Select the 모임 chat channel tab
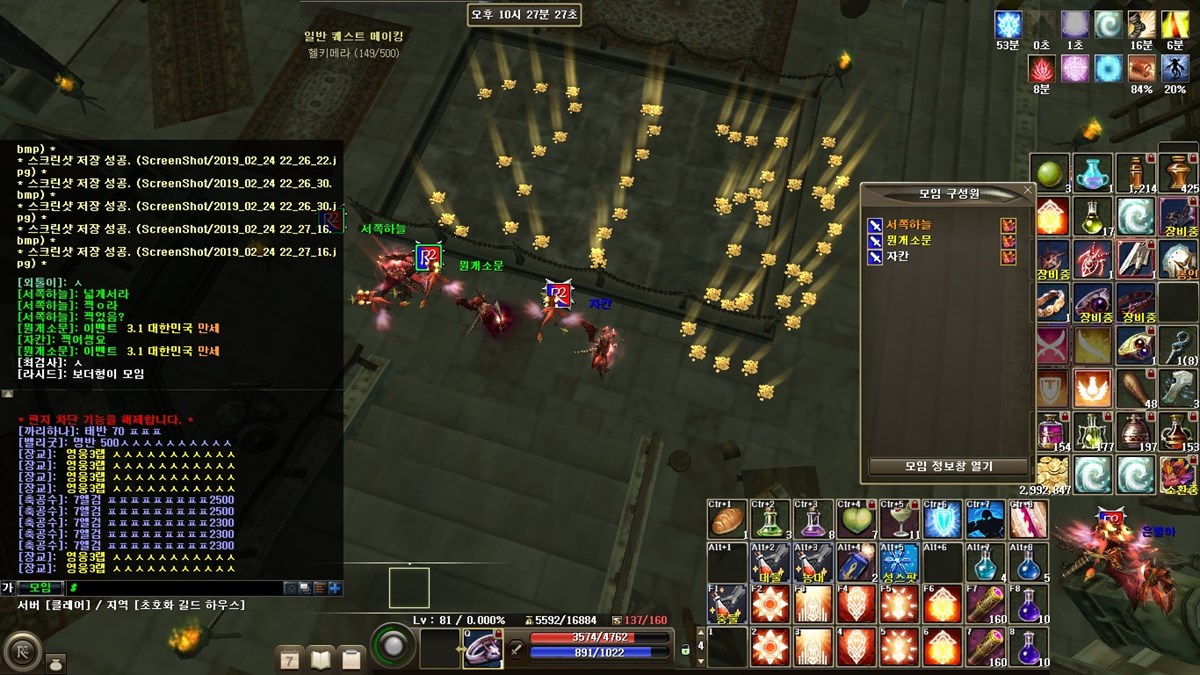1200x675 pixels. [40, 588]
